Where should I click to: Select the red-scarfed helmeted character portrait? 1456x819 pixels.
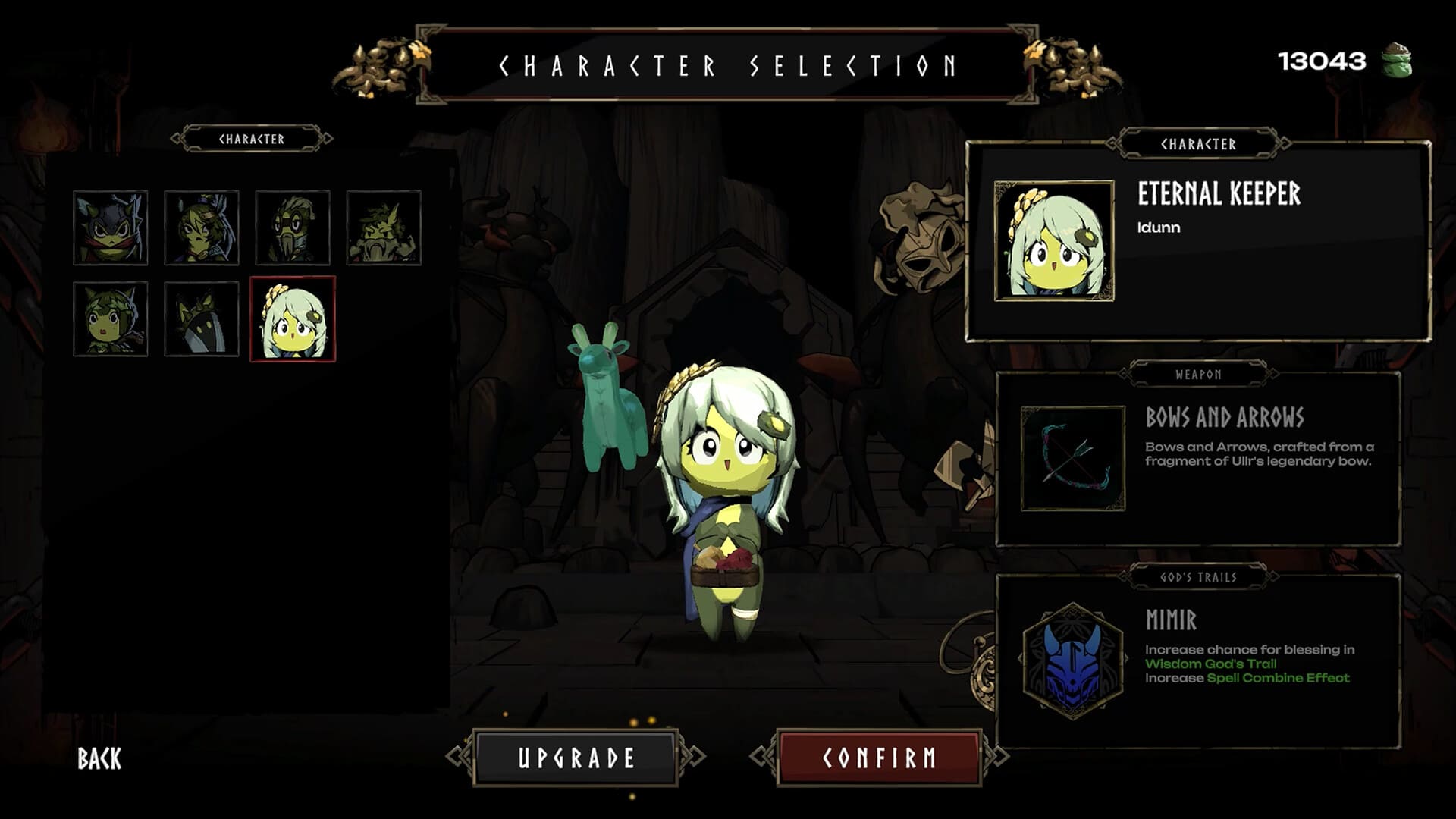(111, 227)
